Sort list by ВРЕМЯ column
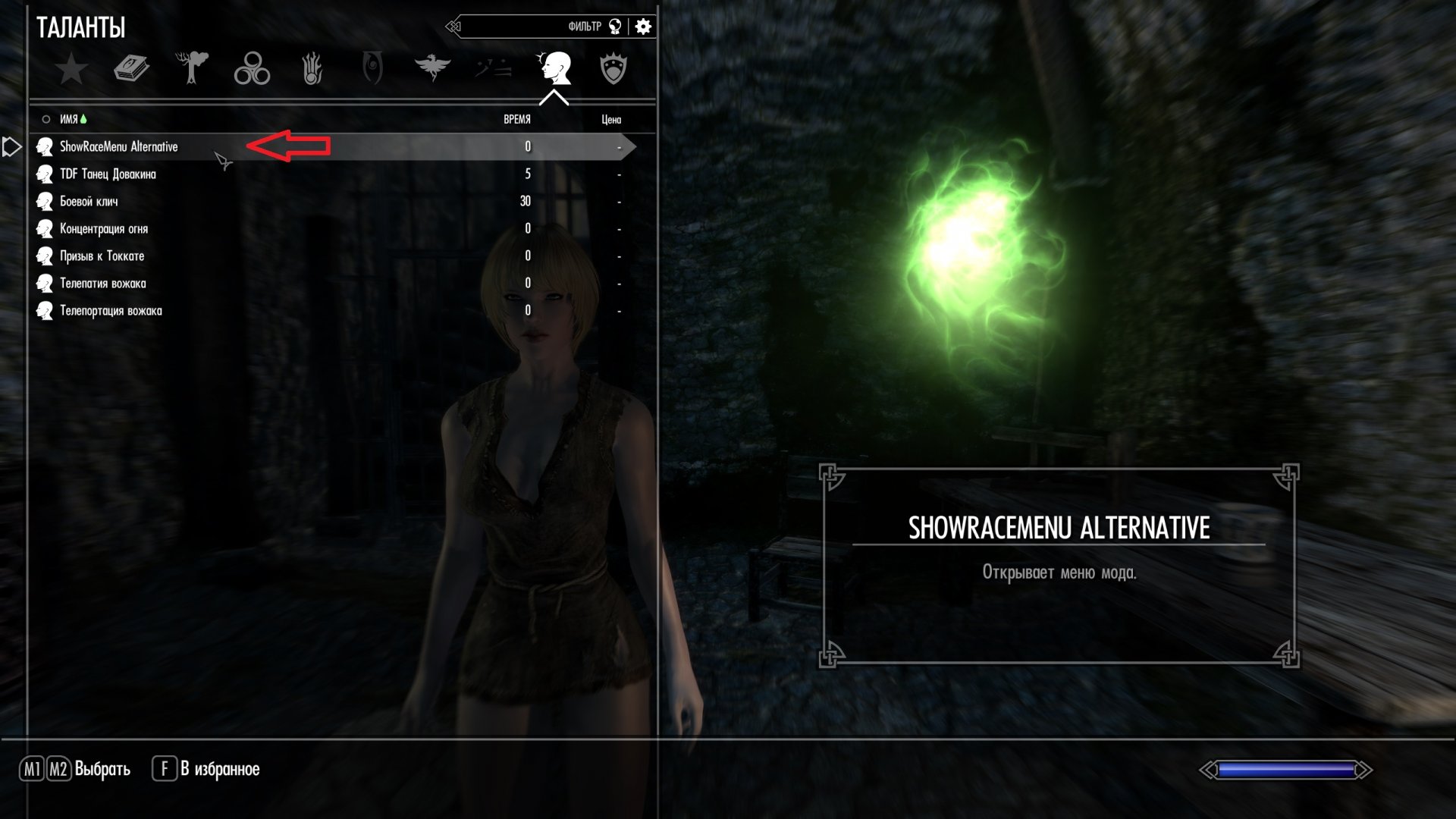Viewport: 1456px width, 819px height. point(517,119)
